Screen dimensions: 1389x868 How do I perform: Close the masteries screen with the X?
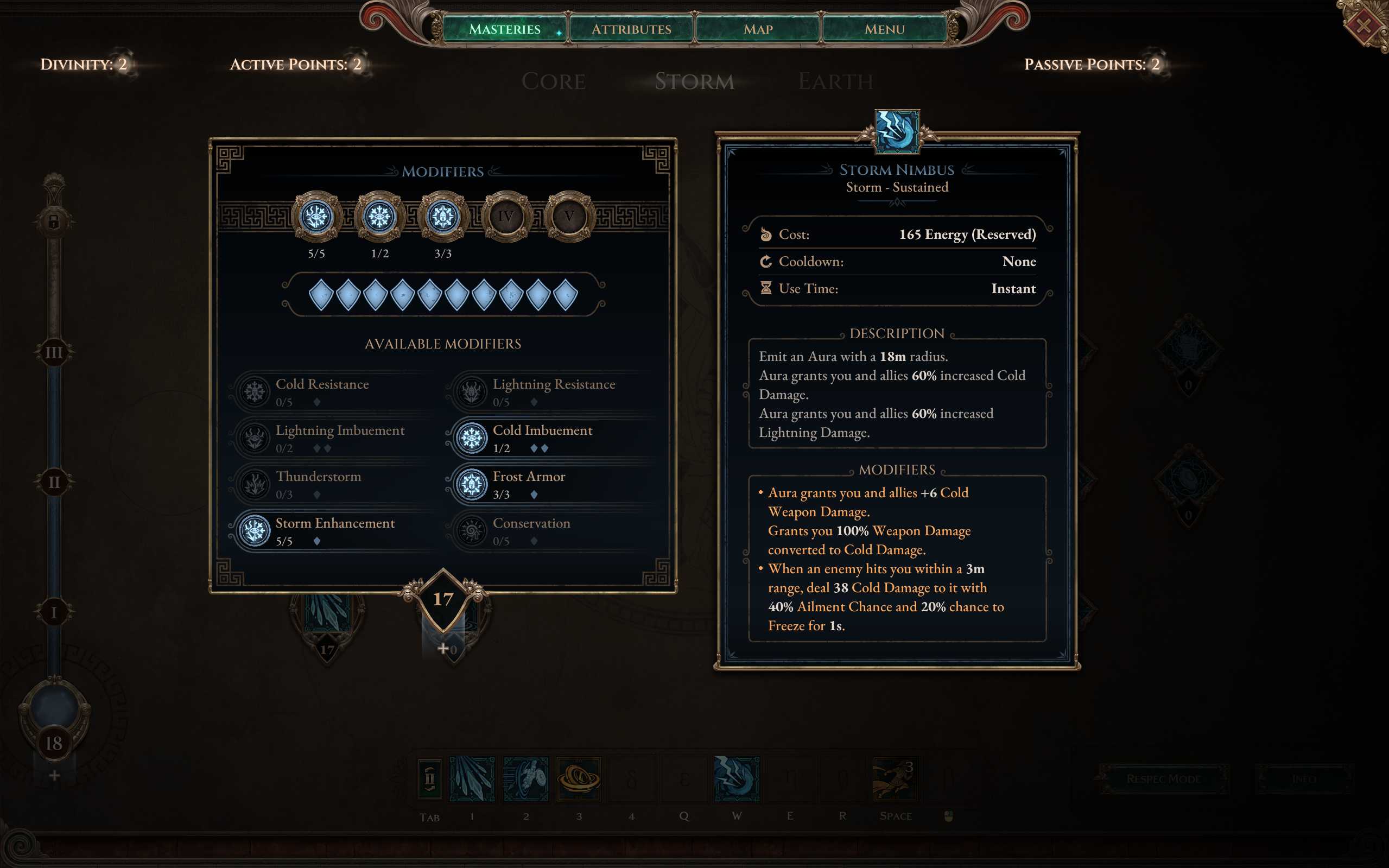tap(1363, 26)
